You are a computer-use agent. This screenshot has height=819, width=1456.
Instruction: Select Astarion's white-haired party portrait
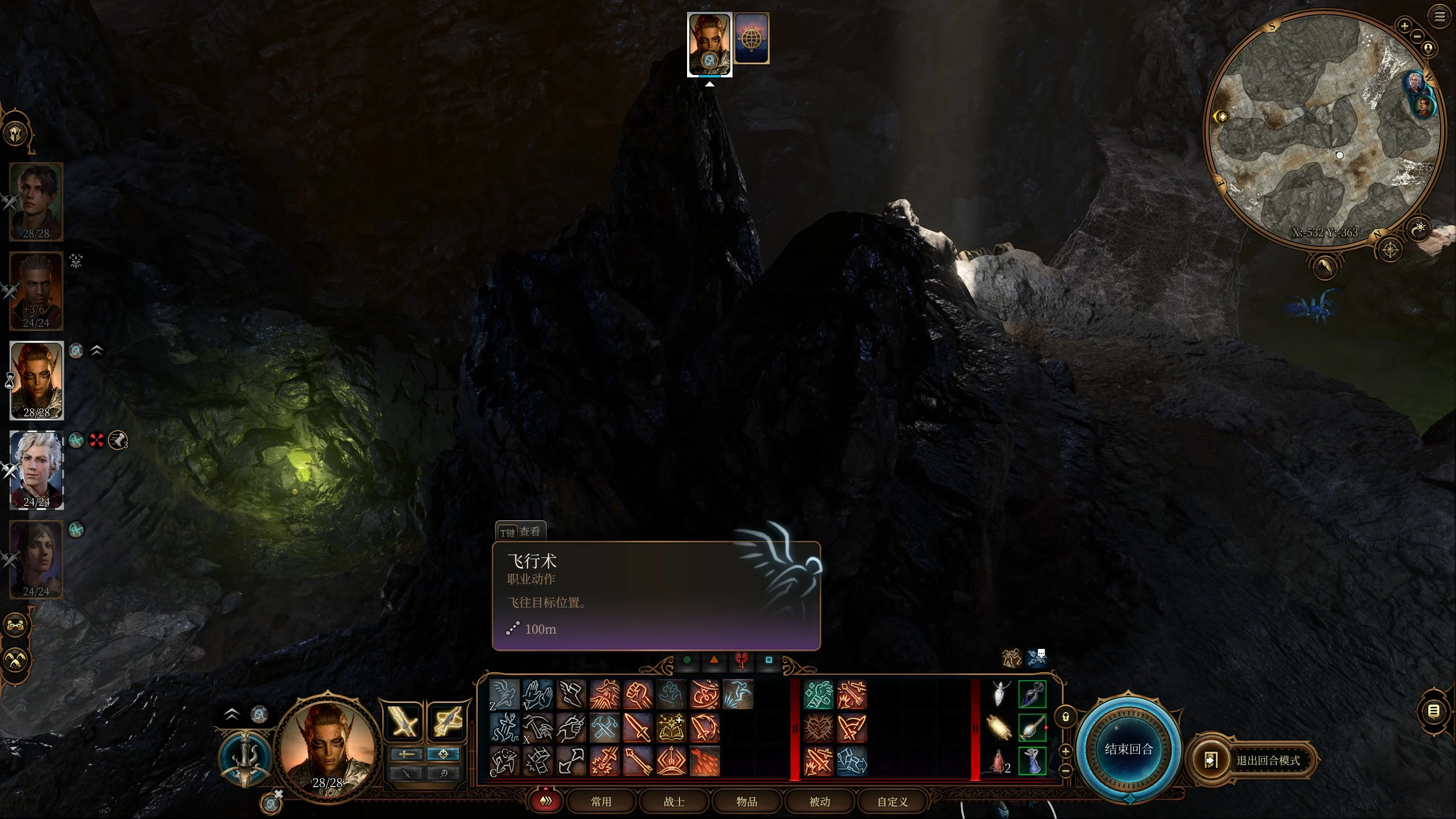click(x=36, y=470)
